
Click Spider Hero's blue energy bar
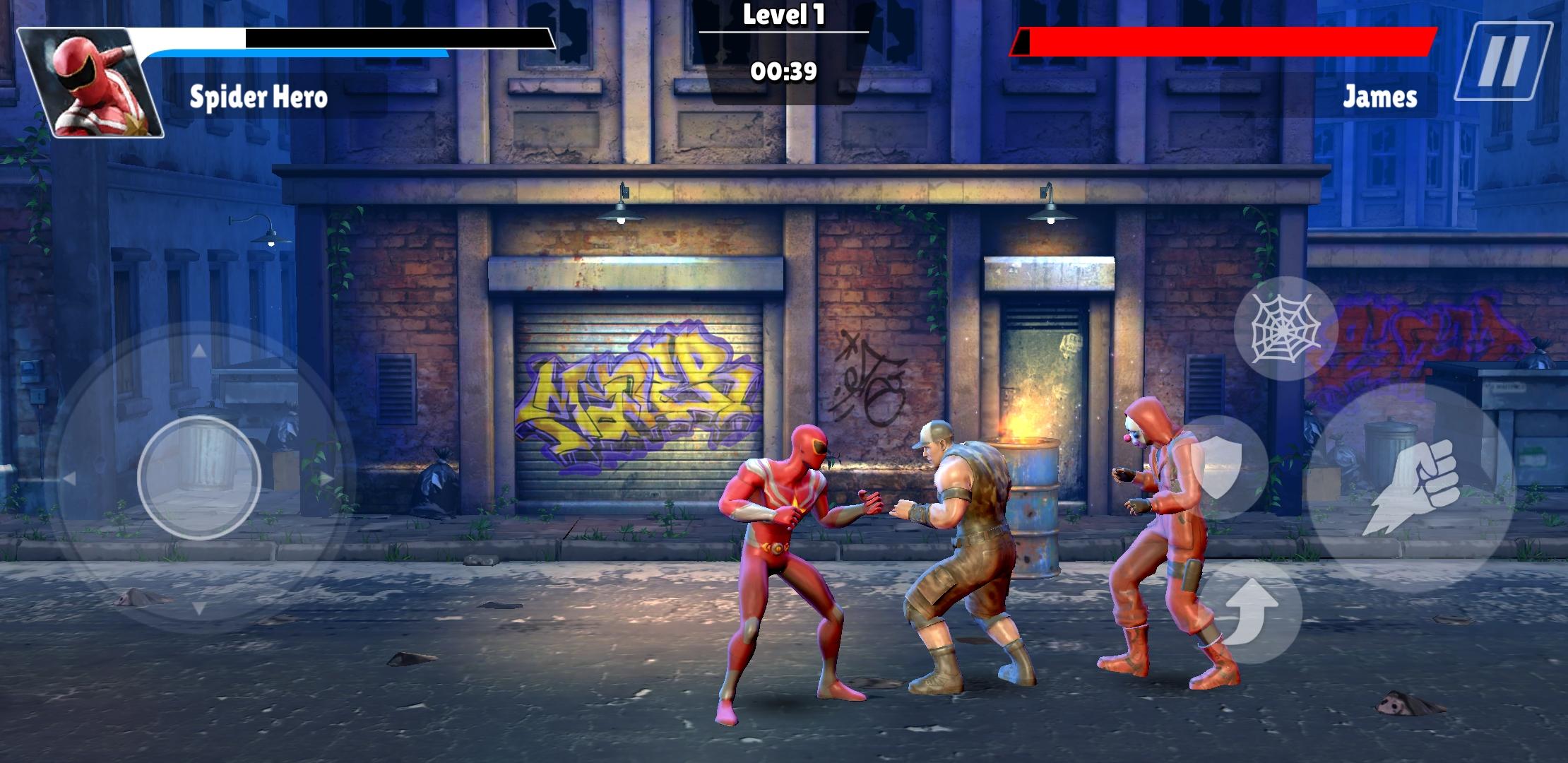[x=297, y=52]
